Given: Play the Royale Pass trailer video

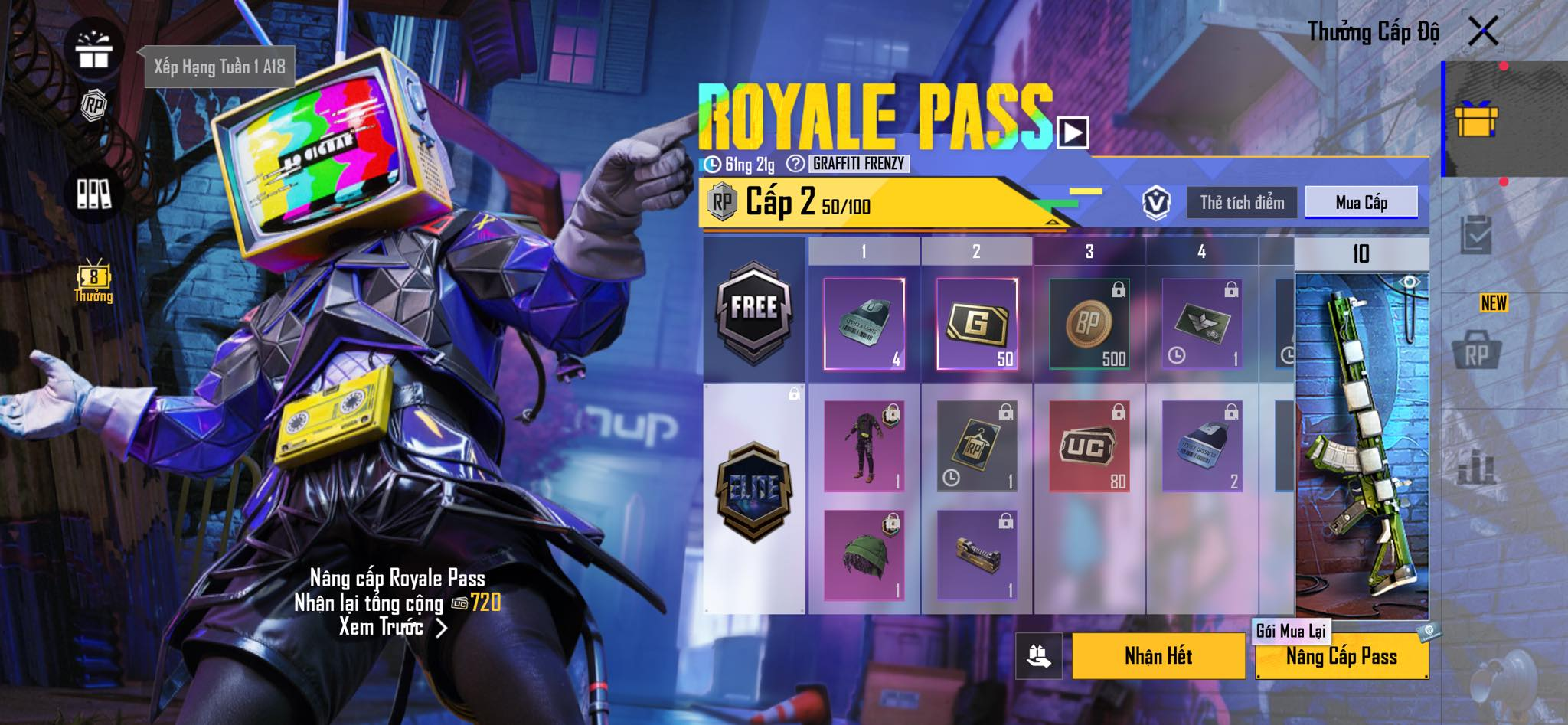Looking at the screenshot, I should tap(1073, 133).
